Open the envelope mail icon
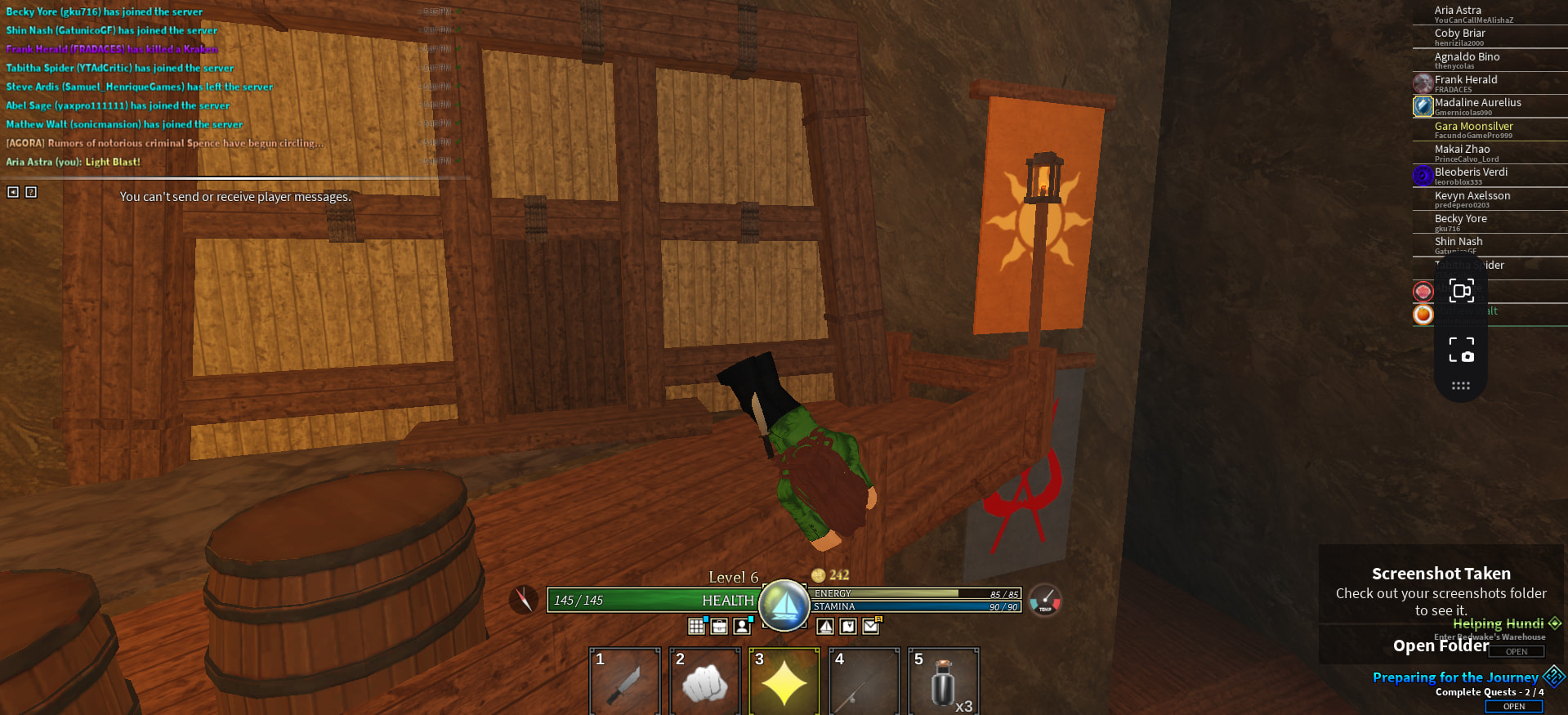 871,626
